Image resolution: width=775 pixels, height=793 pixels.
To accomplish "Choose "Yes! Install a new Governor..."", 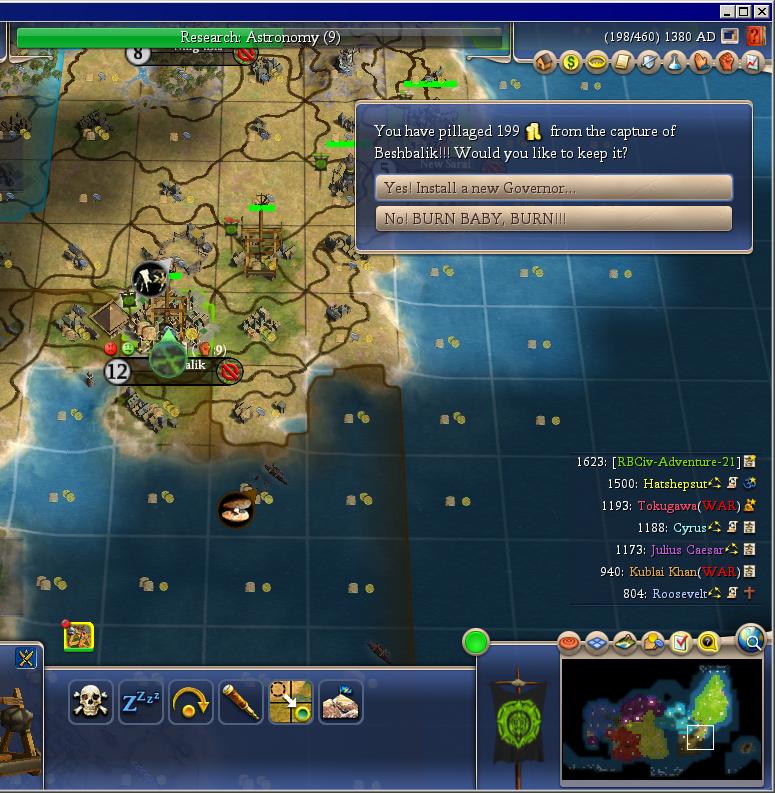I will (553, 188).
